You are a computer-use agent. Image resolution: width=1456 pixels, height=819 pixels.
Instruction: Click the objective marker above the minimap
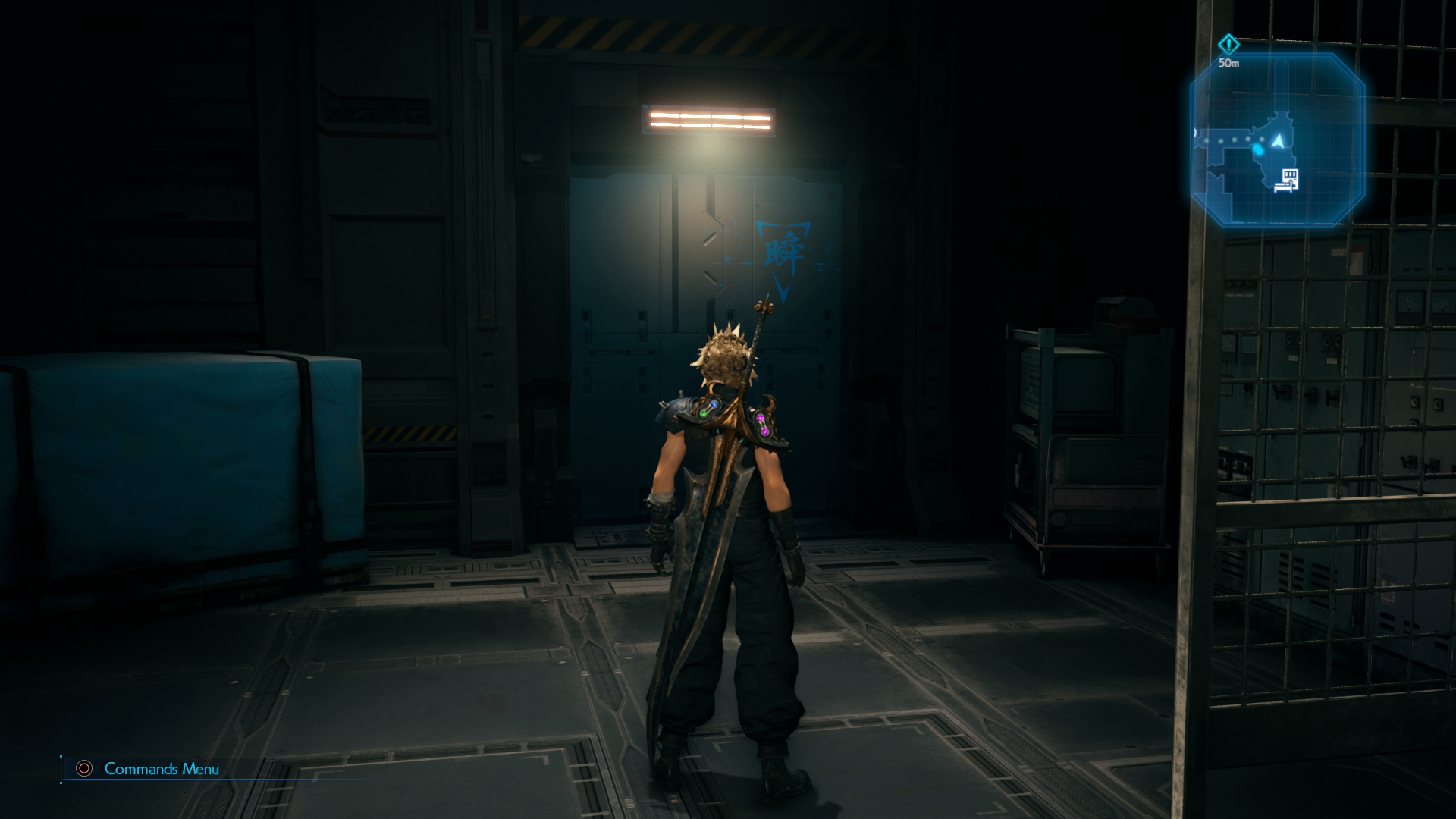[1228, 44]
